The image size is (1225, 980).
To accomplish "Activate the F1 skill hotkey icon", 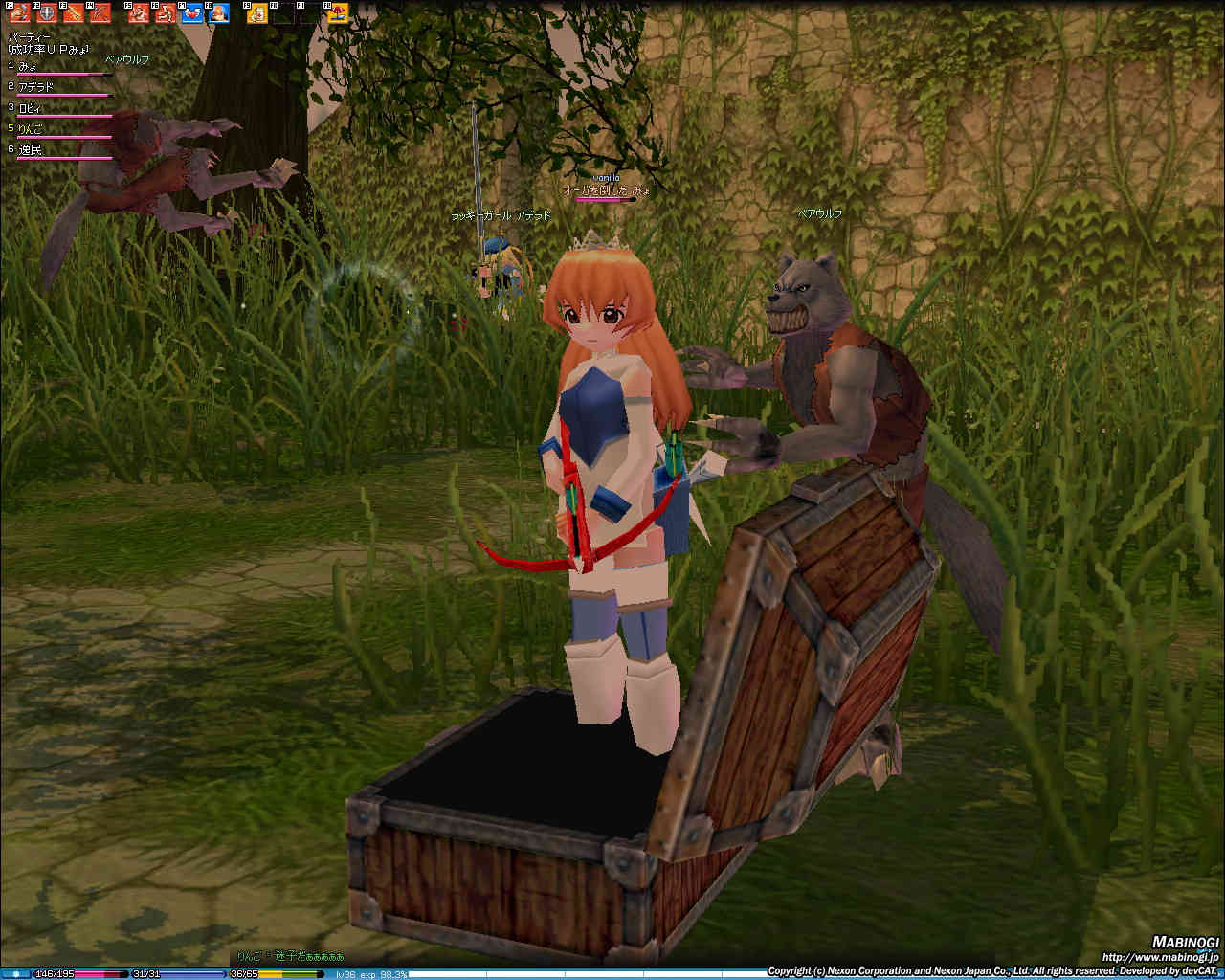I will pos(21,13).
